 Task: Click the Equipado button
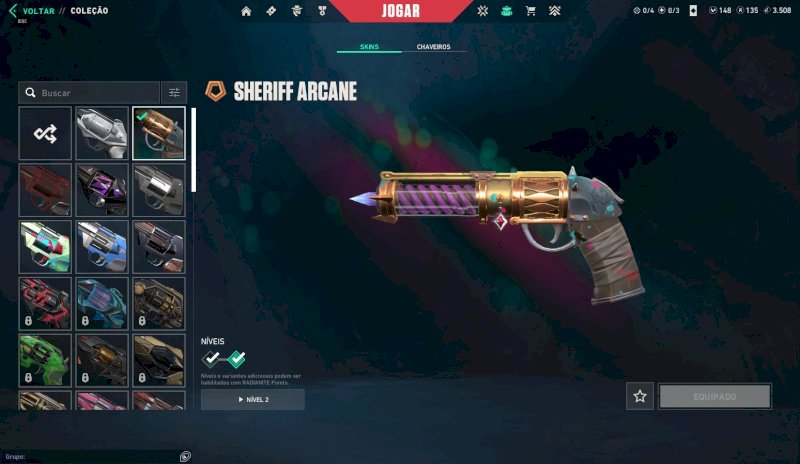click(715, 397)
